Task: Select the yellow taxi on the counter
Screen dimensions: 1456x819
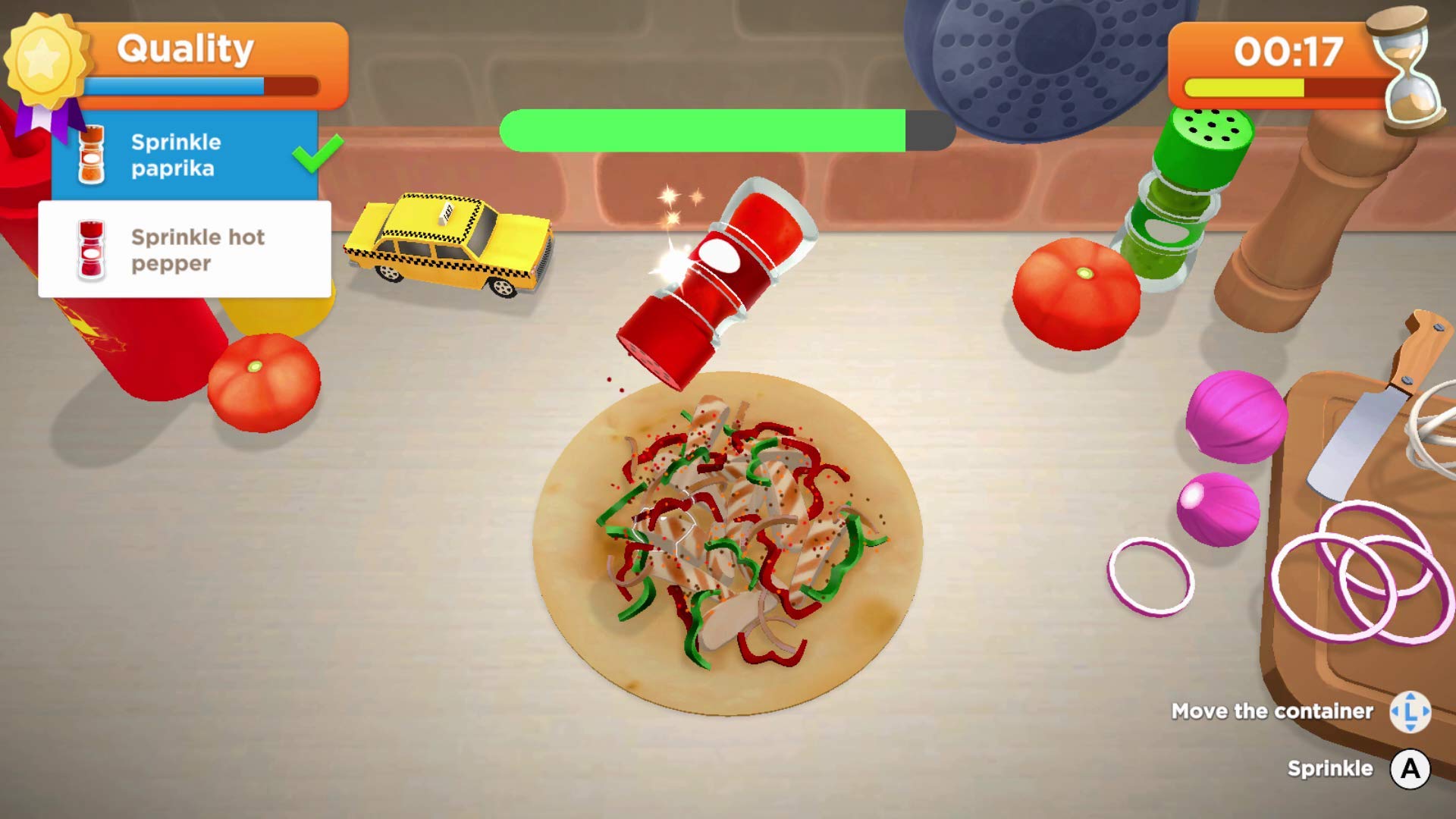Action: 447,246
